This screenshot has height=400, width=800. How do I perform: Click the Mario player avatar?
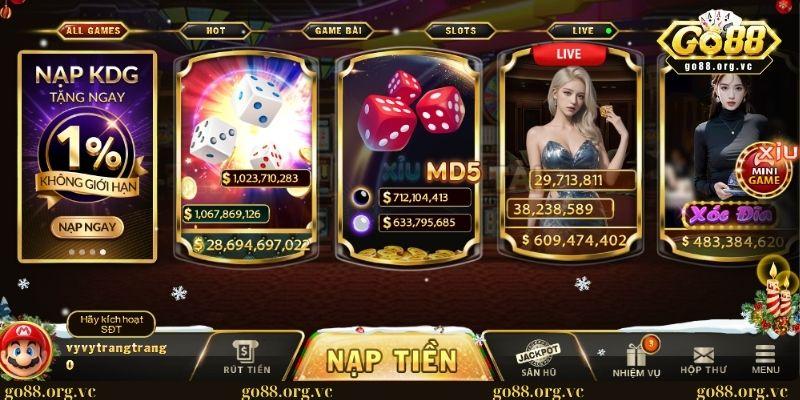(23, 350)
